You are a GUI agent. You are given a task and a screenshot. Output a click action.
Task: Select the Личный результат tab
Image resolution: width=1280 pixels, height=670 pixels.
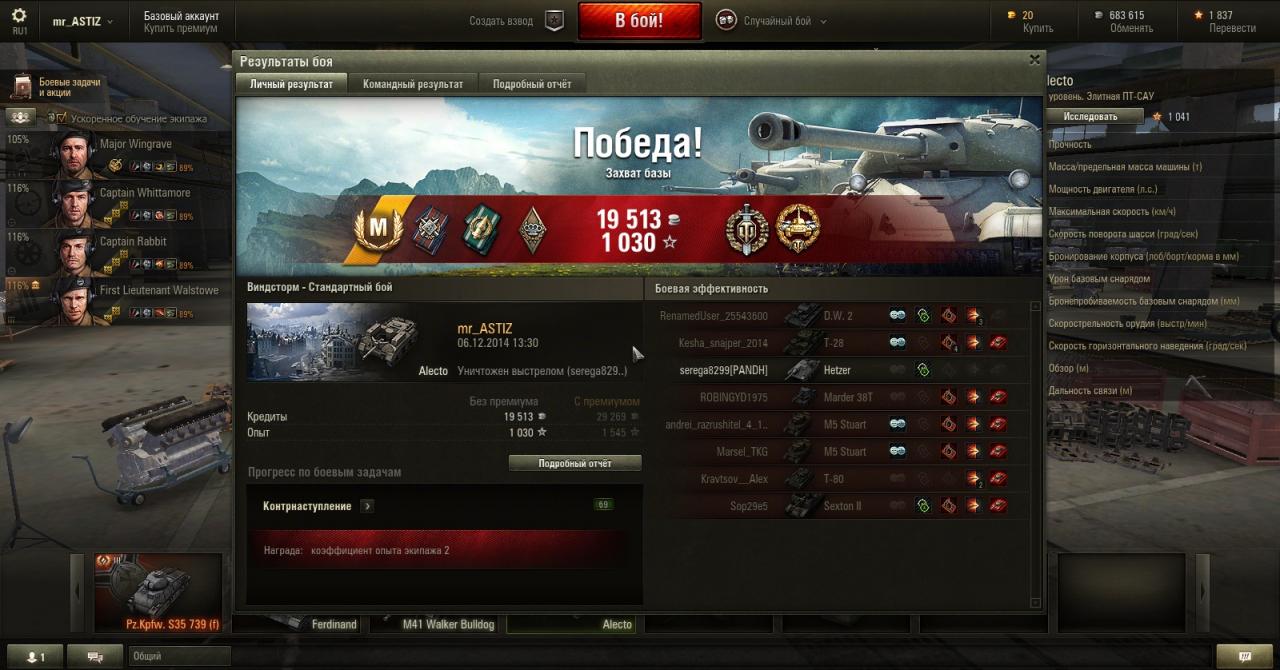[291, 85]
